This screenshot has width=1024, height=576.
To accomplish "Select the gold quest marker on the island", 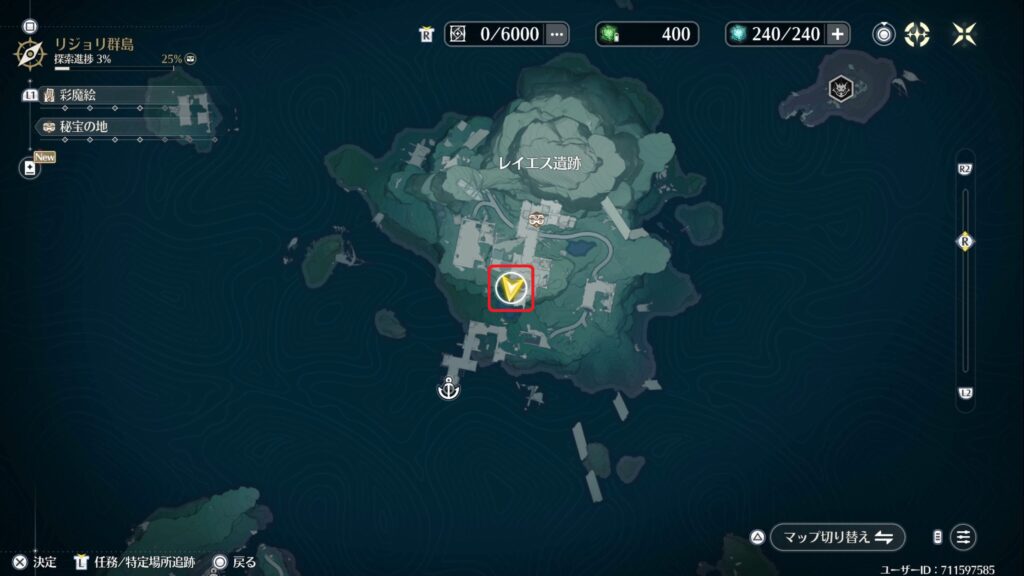I will (x=511, y=288).
